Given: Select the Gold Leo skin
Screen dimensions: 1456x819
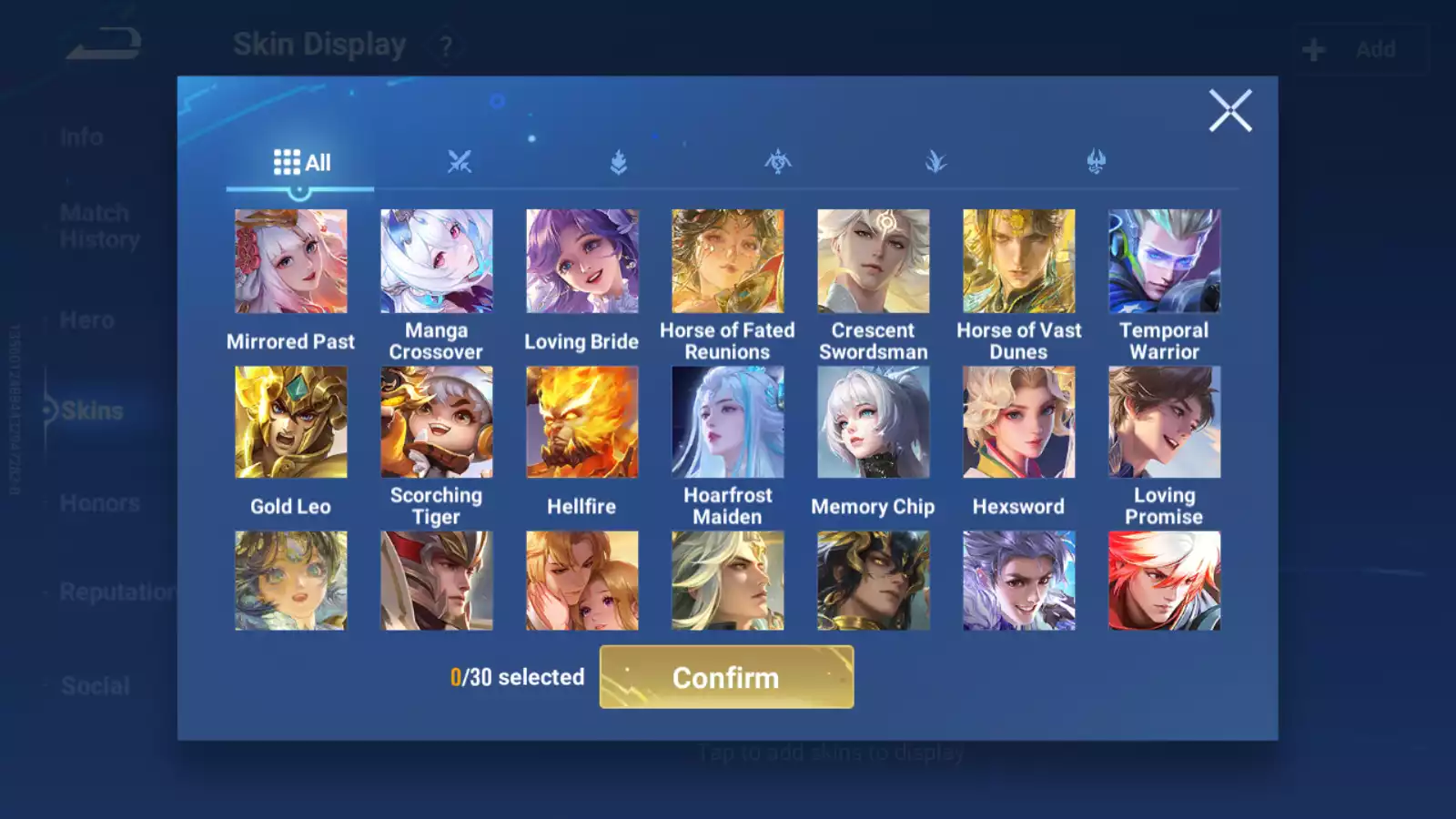Looking at the screenshot, I should tap(291, 422).
